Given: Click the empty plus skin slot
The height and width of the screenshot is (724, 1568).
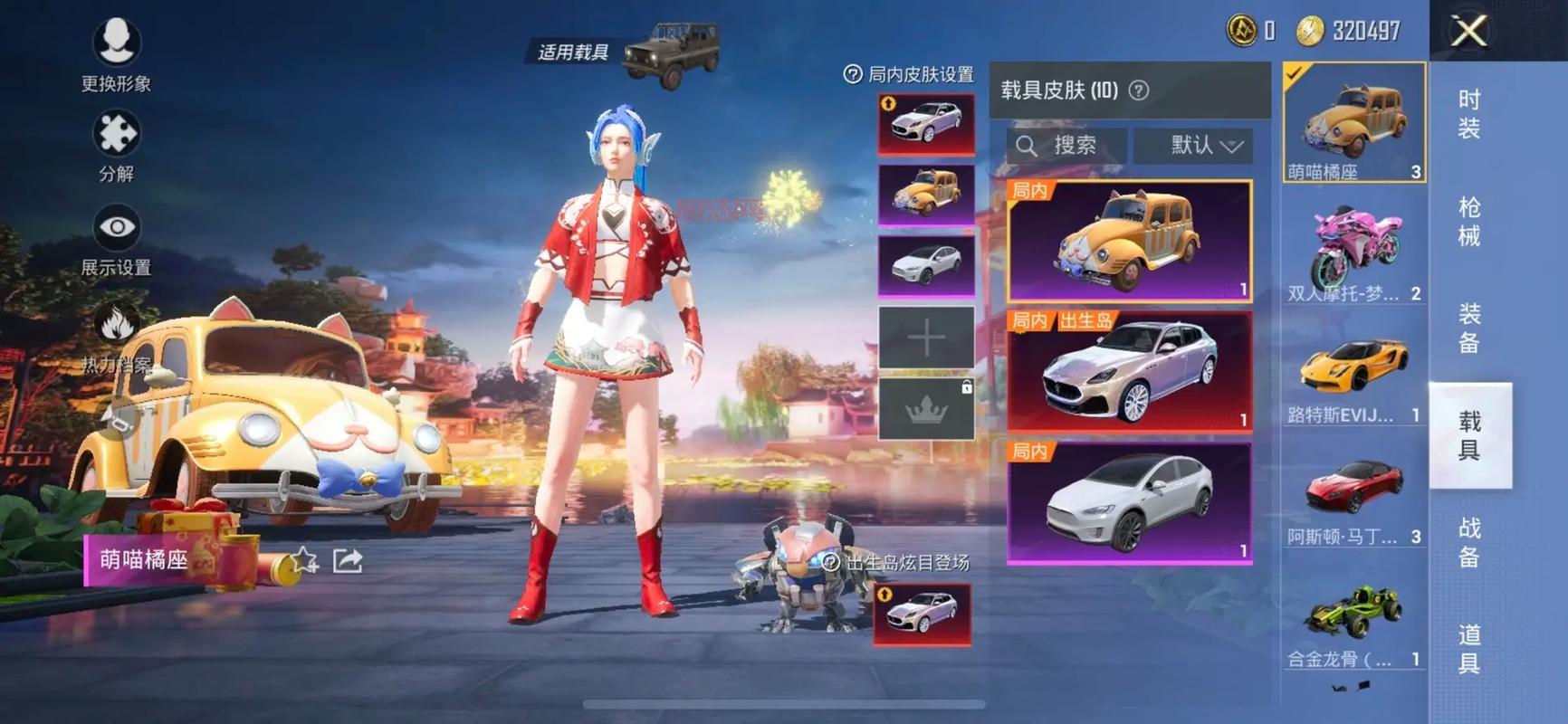Looking at the screenshot, I should point(926,338).
